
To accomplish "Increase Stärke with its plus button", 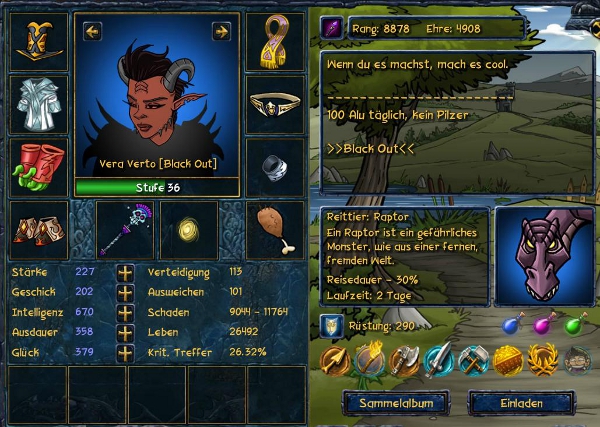I will [125, 272].
